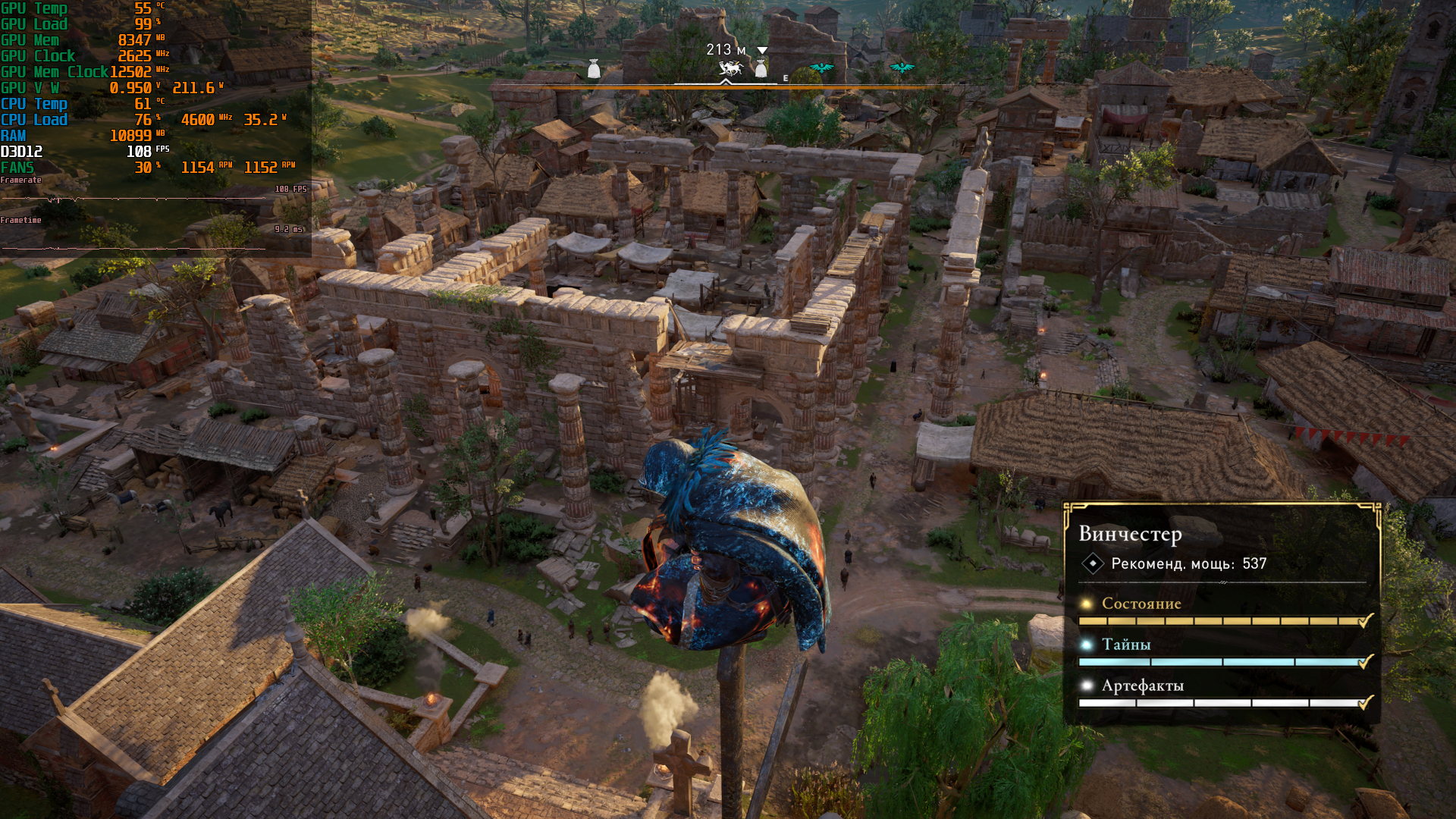Screen dimensions: 1456x819
Task: Select the wealth bag marker beneath the white arrow
Action: [x=761, y=69]
